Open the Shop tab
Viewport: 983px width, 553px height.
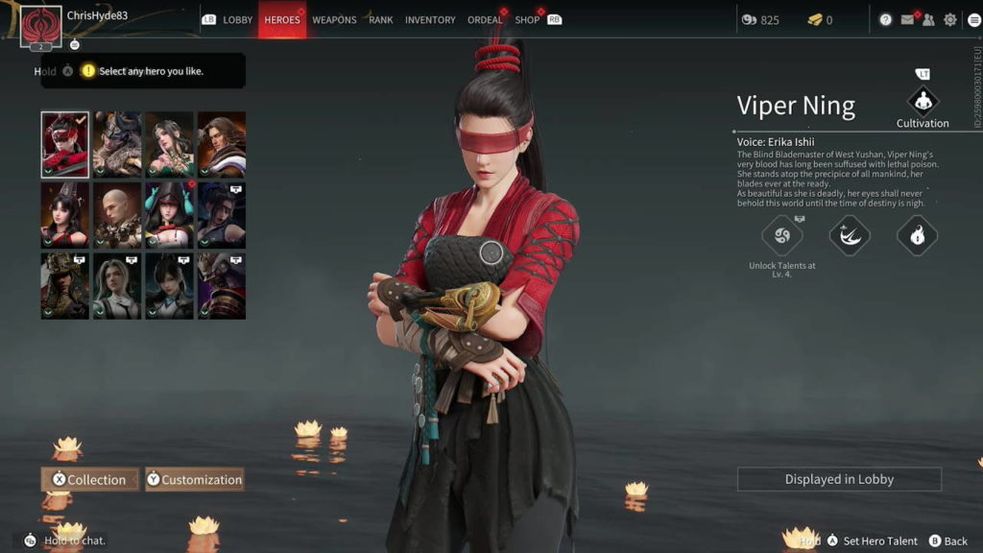pyautogui.click(x=527, y=20)
